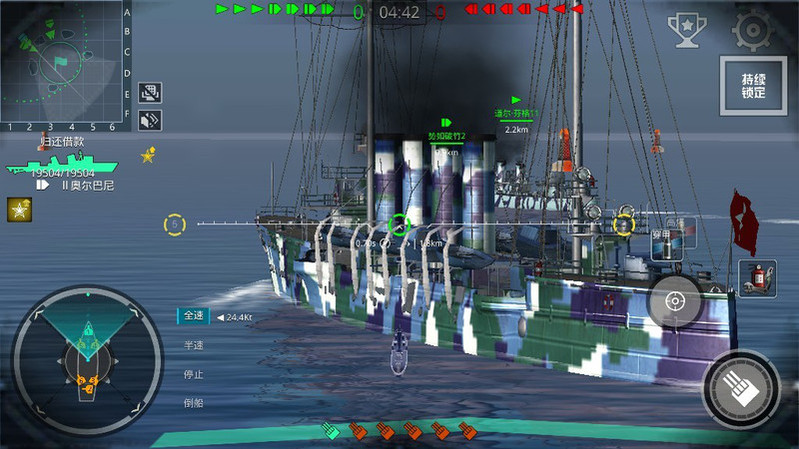
Task: Select the 穿甲 armor-piercing shell type
Action: [x=666, y=243]
